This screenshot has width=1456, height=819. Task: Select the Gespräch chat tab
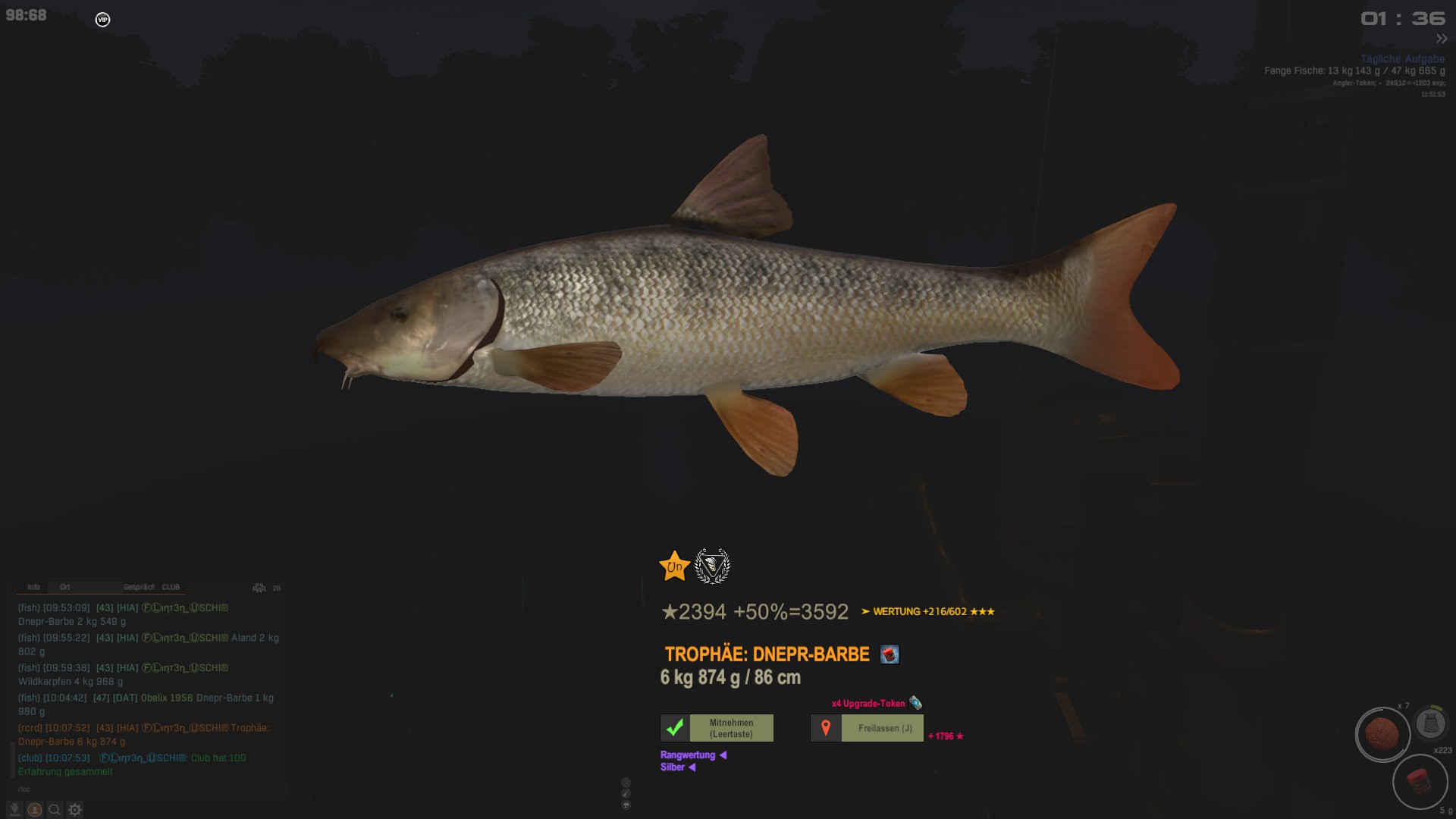click(x=139, y=587)
